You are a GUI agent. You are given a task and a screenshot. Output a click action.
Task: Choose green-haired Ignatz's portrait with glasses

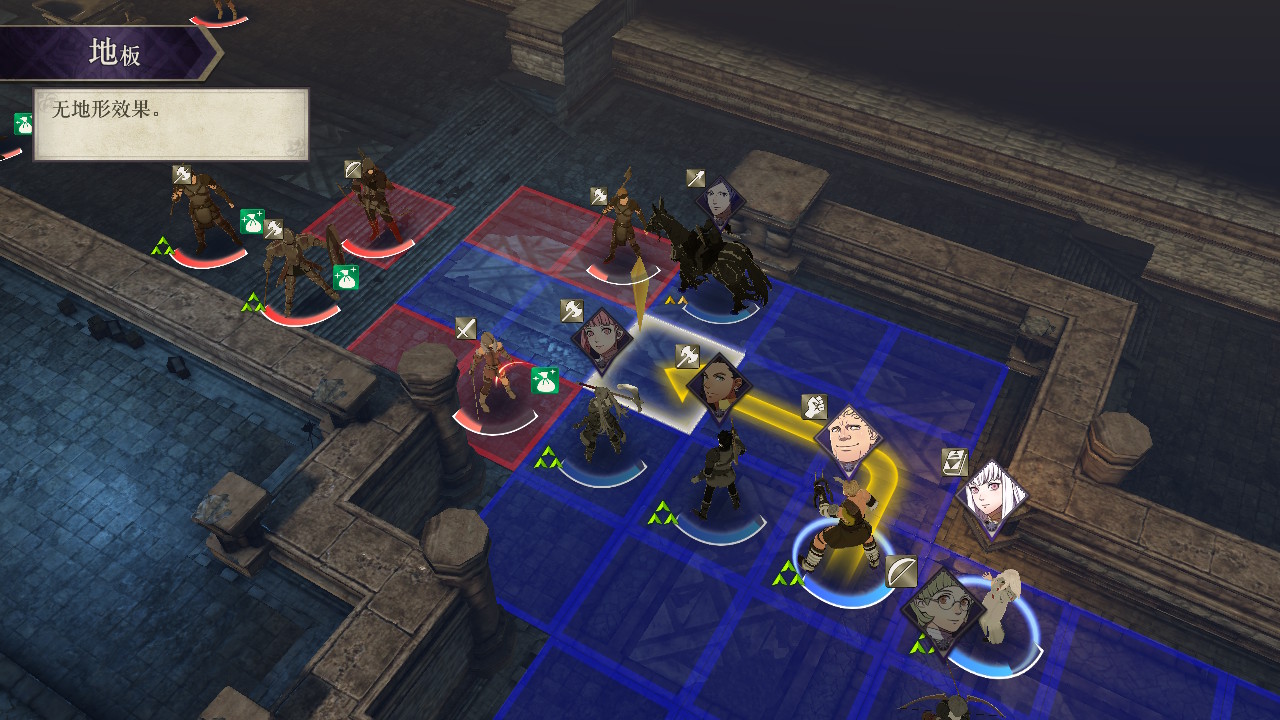coord(941,605)
